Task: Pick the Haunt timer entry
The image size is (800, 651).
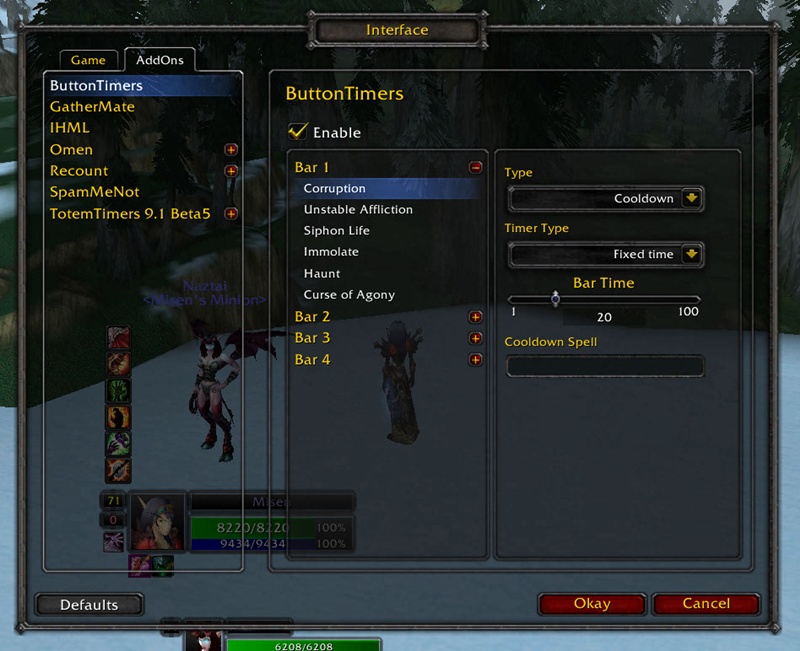Action: (322, 273)
